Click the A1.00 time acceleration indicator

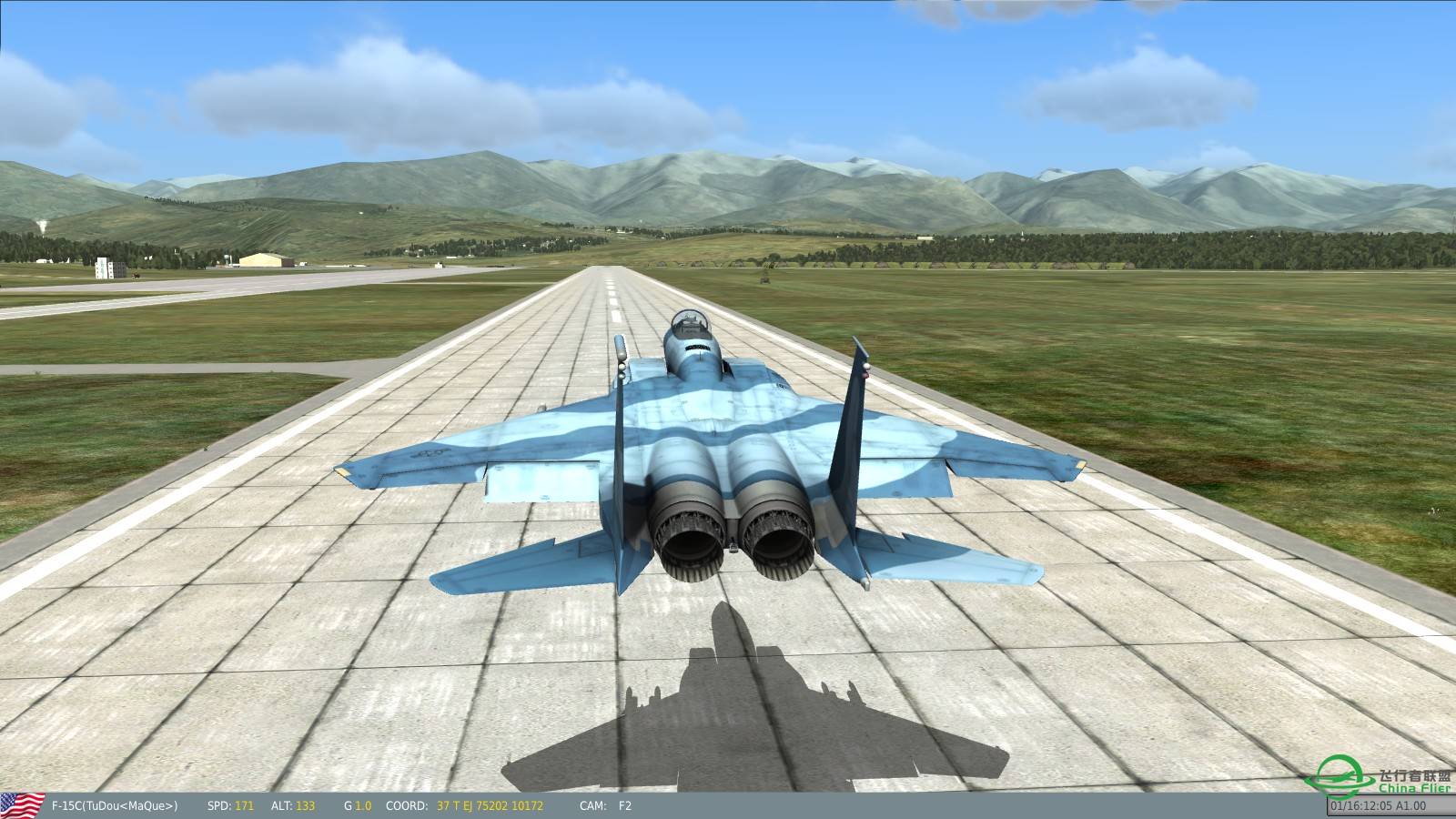(1410, 805)
